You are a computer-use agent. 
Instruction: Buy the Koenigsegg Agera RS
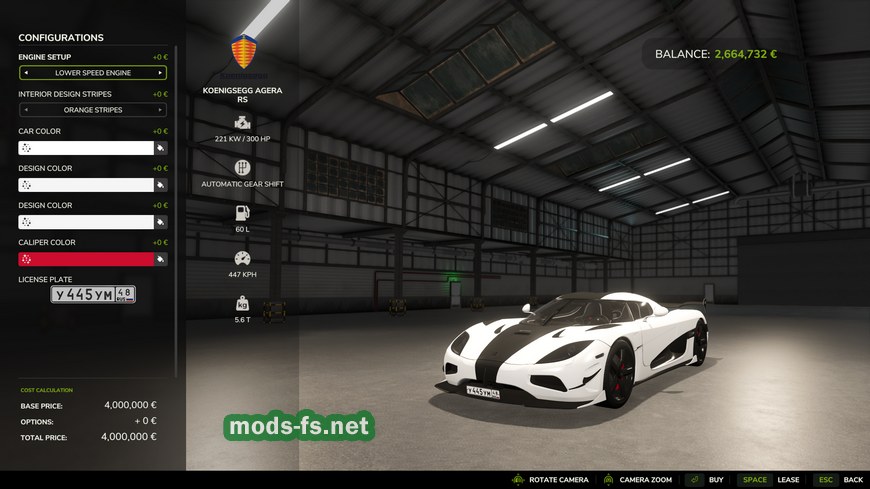coord(705,480)
